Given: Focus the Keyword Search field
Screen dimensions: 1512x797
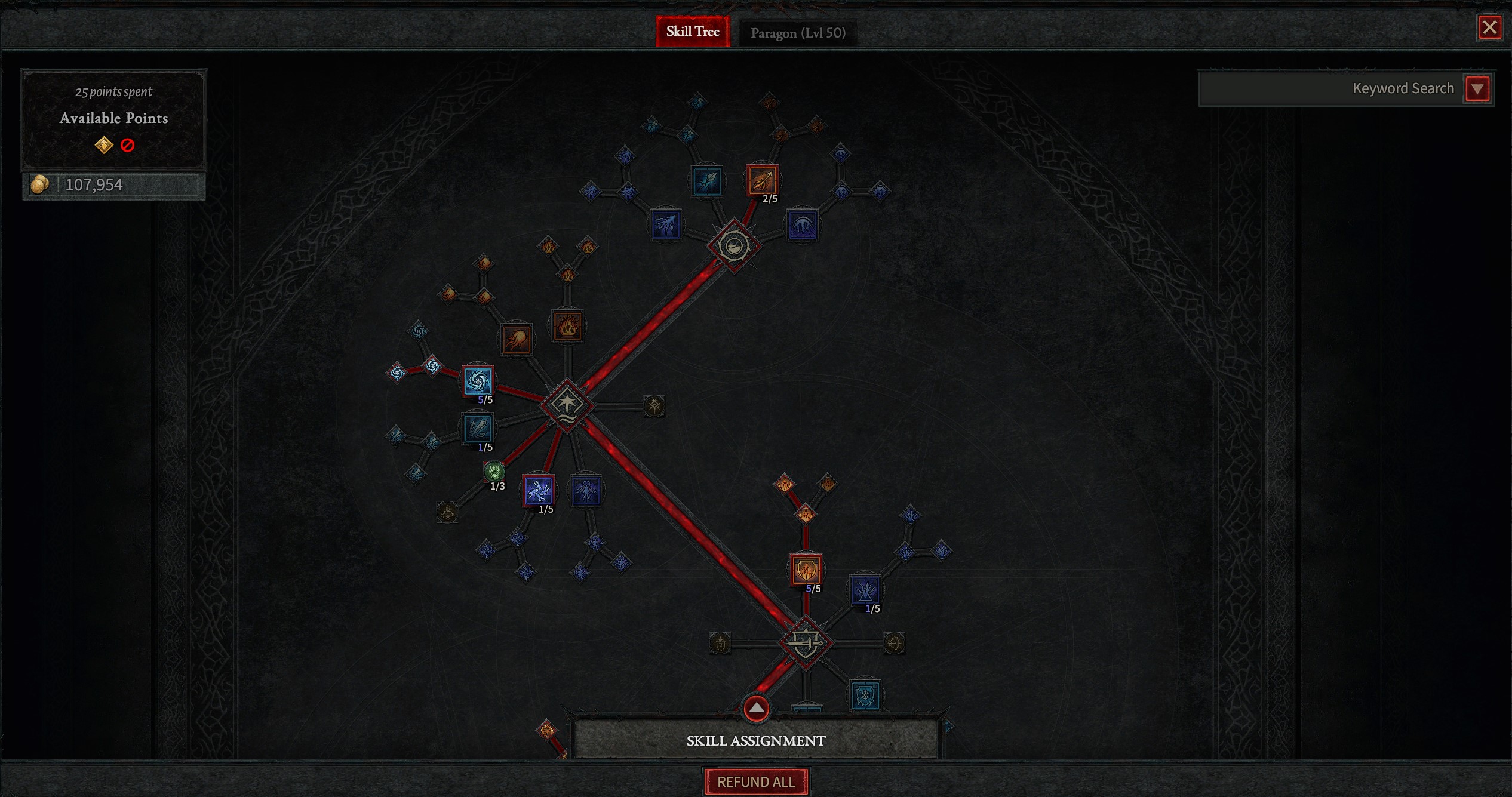Looking at the screenshot, I should point(1330,88).
